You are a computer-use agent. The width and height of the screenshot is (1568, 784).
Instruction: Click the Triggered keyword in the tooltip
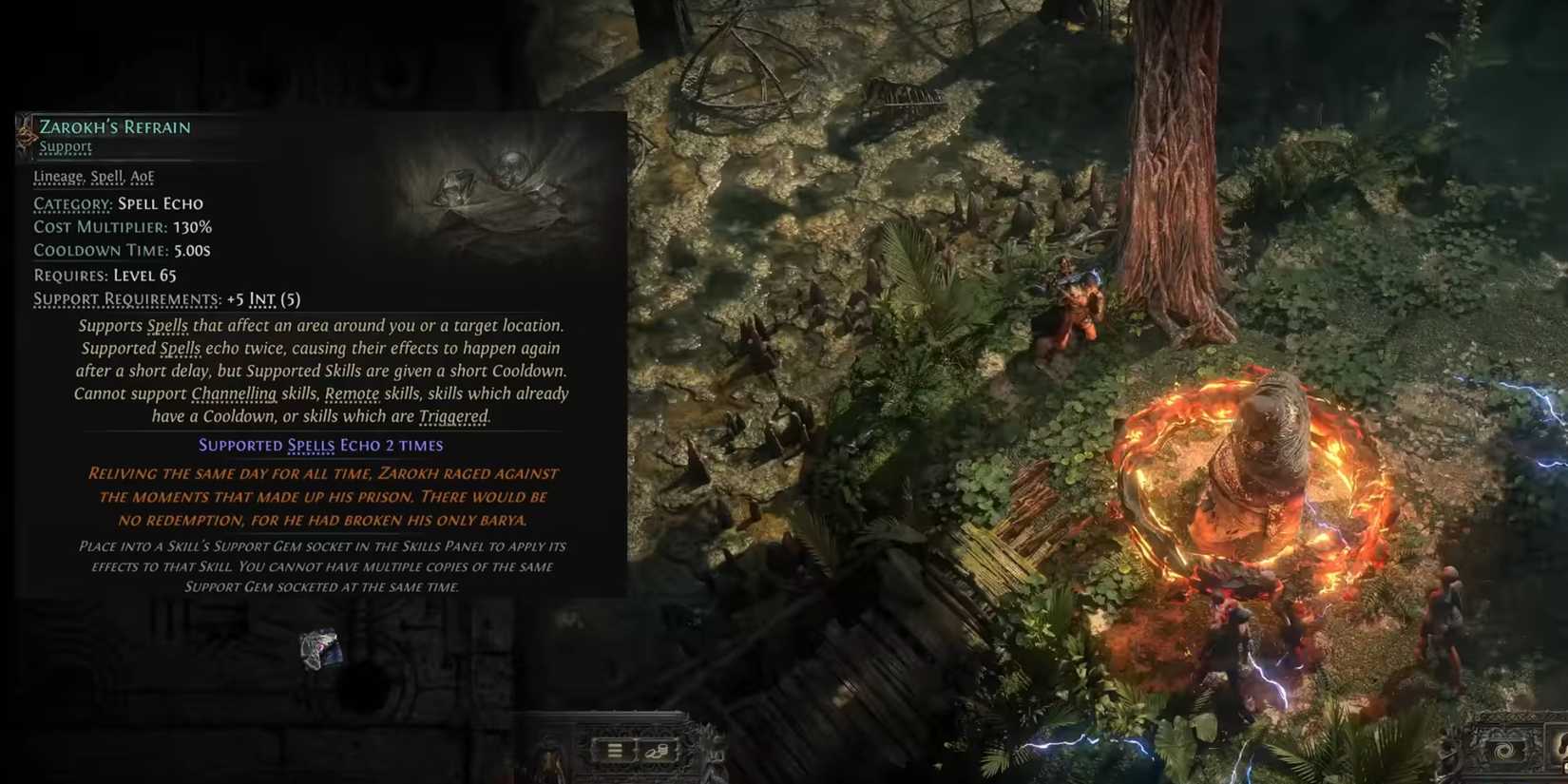452,416
